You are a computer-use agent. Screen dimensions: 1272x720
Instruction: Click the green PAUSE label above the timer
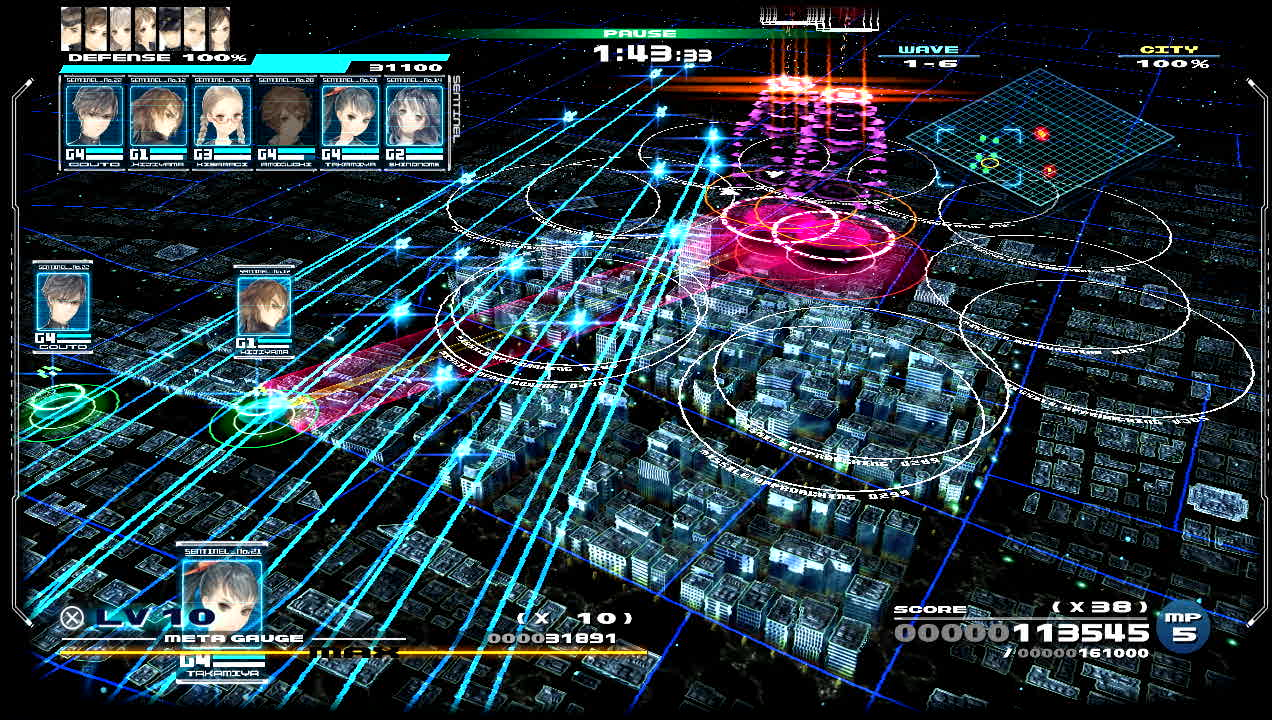[639, 34]
